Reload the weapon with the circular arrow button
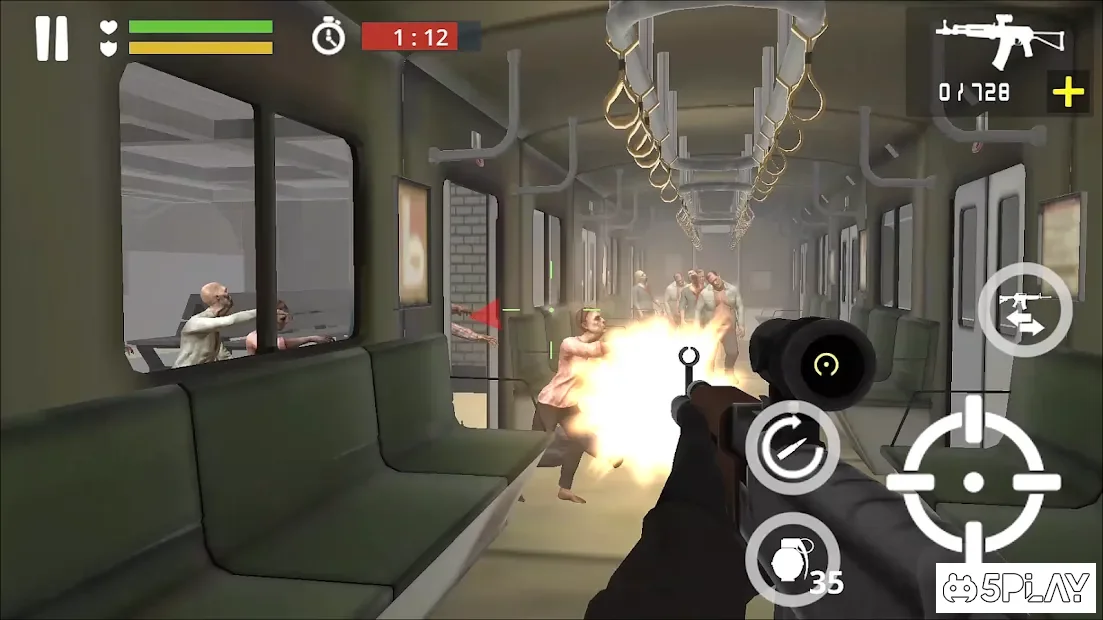The image size is (1103, 620). pyautogui.click(x=793, y=446)
